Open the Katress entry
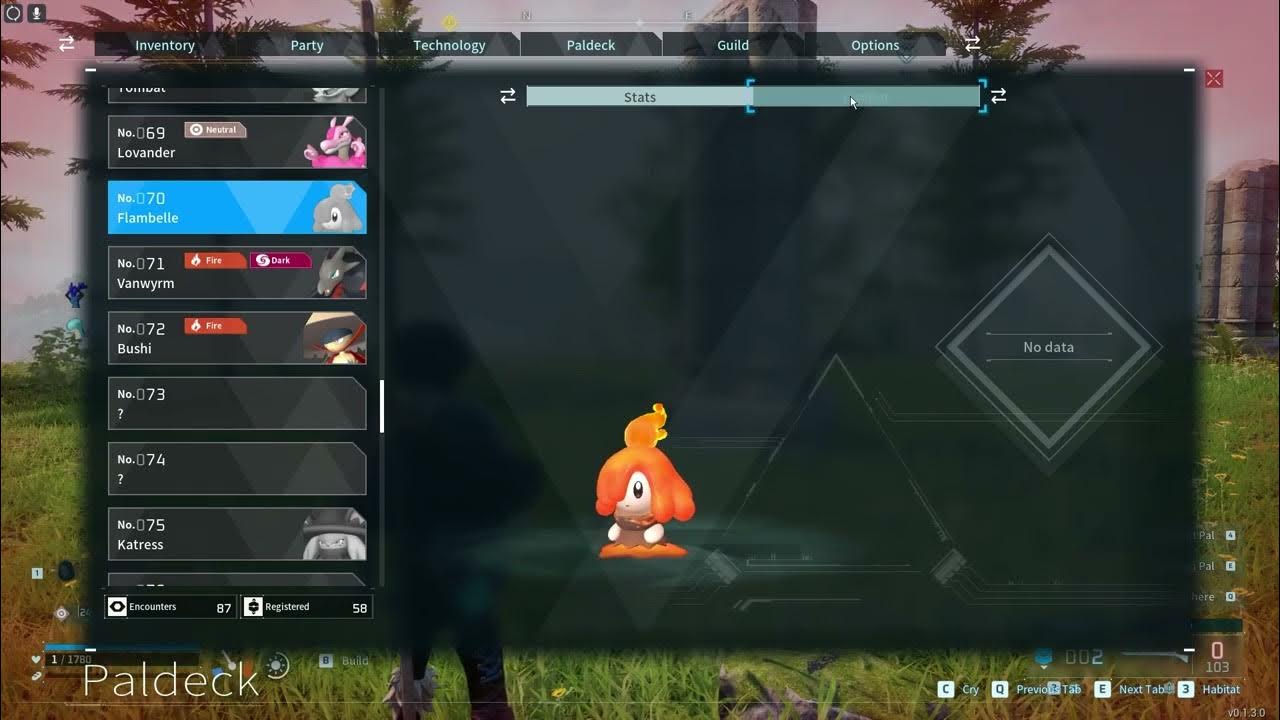 [237, 534]
